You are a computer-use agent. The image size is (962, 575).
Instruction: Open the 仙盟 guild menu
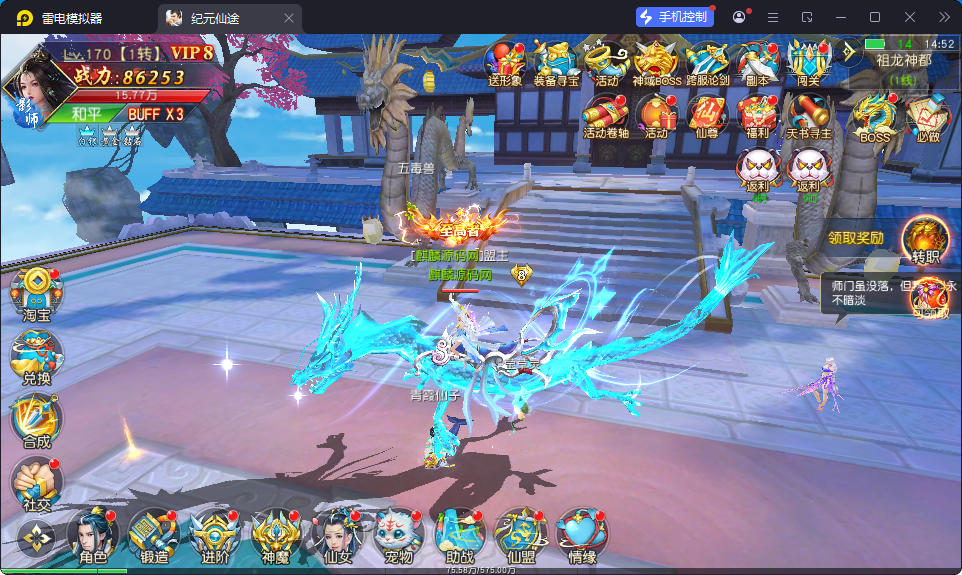coord(520,535)
